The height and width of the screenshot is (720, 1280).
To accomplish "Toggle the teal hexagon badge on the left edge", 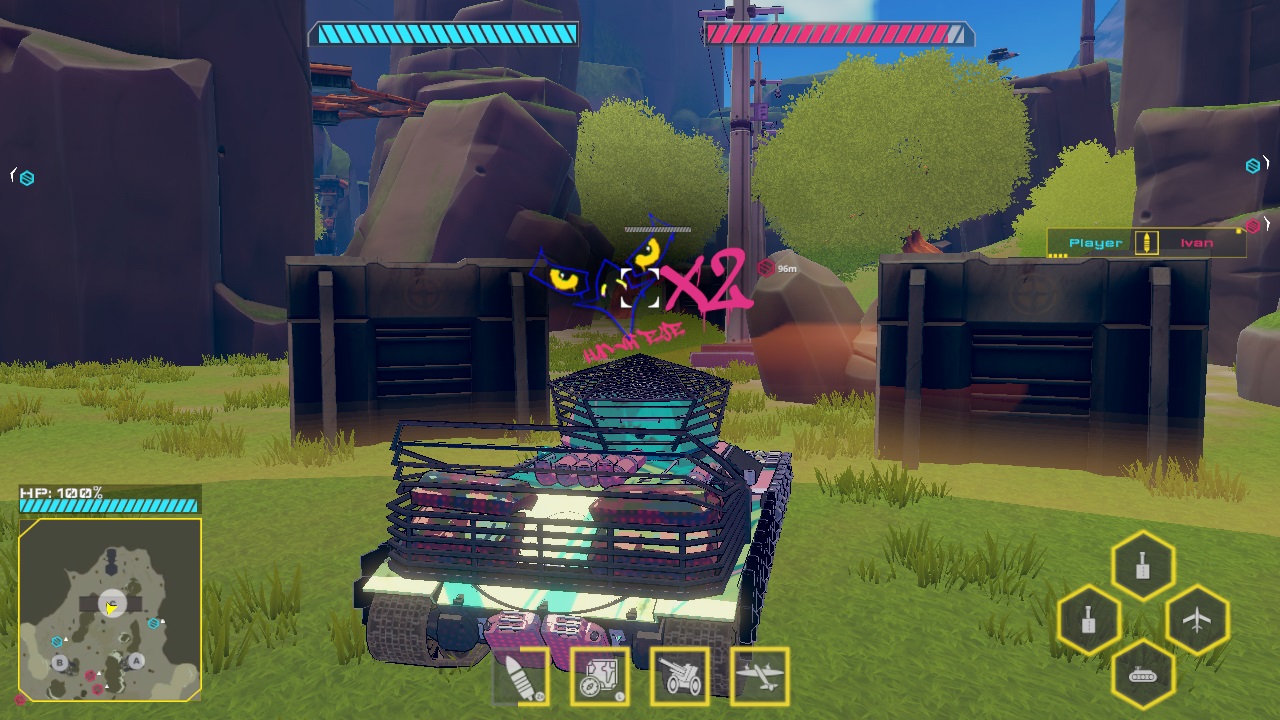I will [27, 177].
